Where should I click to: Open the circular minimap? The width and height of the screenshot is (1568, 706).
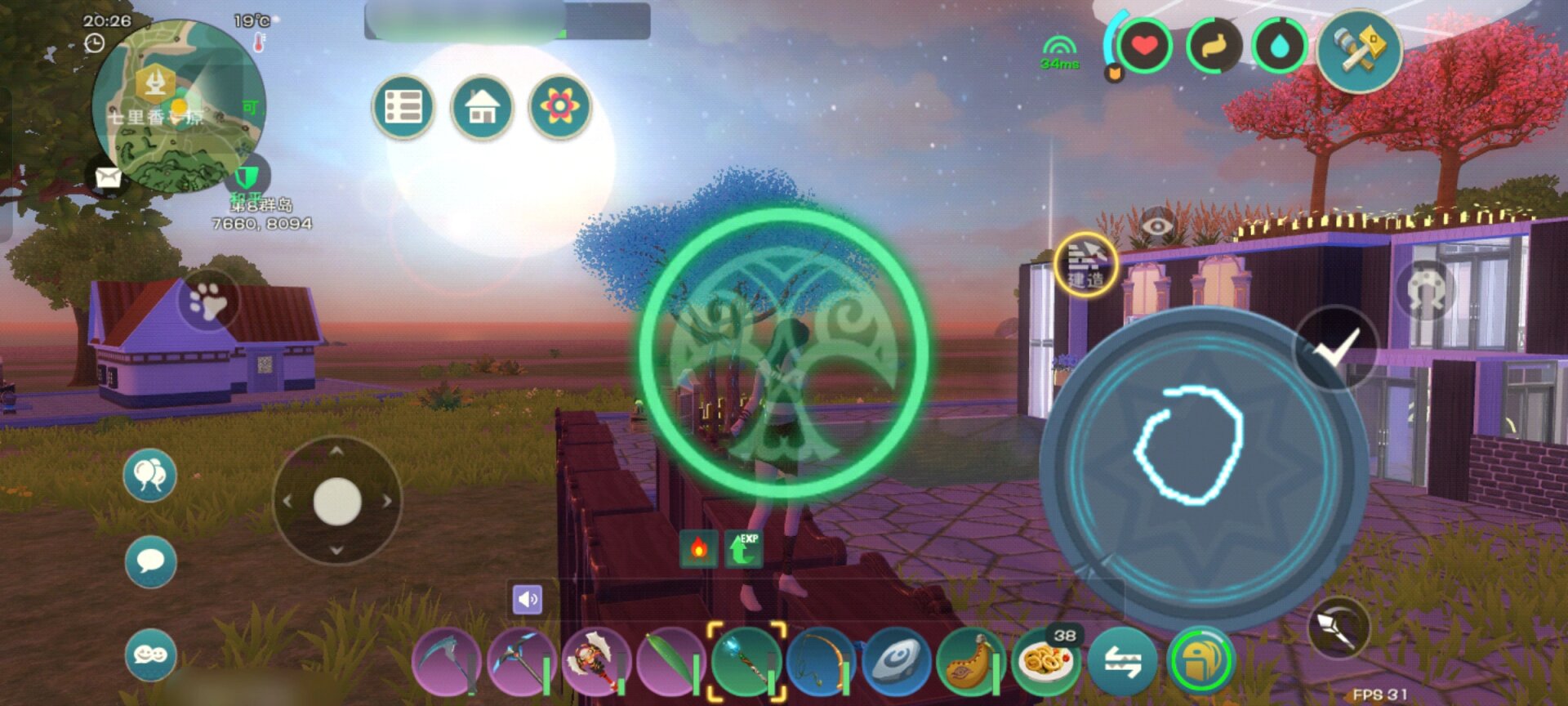[x=179, y=107]
